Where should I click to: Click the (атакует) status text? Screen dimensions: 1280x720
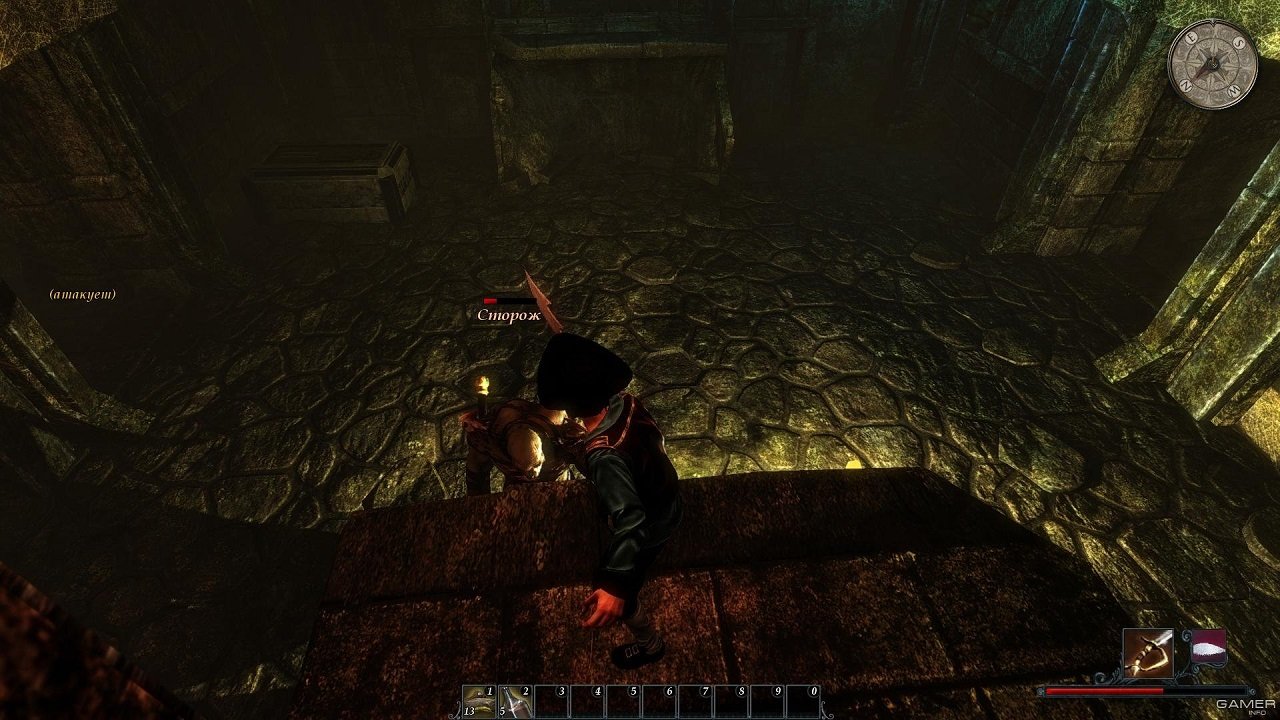81,294
